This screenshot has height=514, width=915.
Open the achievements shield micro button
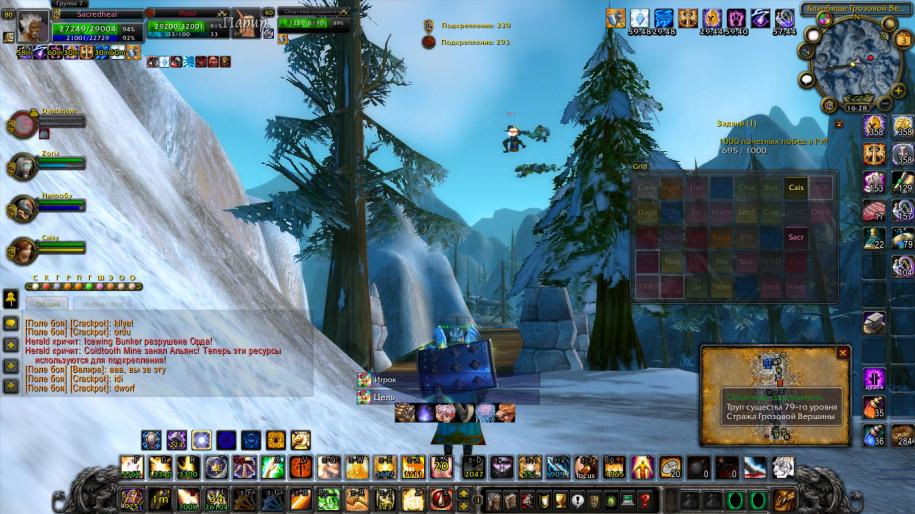pyautogui.click(x=544, y=499)
